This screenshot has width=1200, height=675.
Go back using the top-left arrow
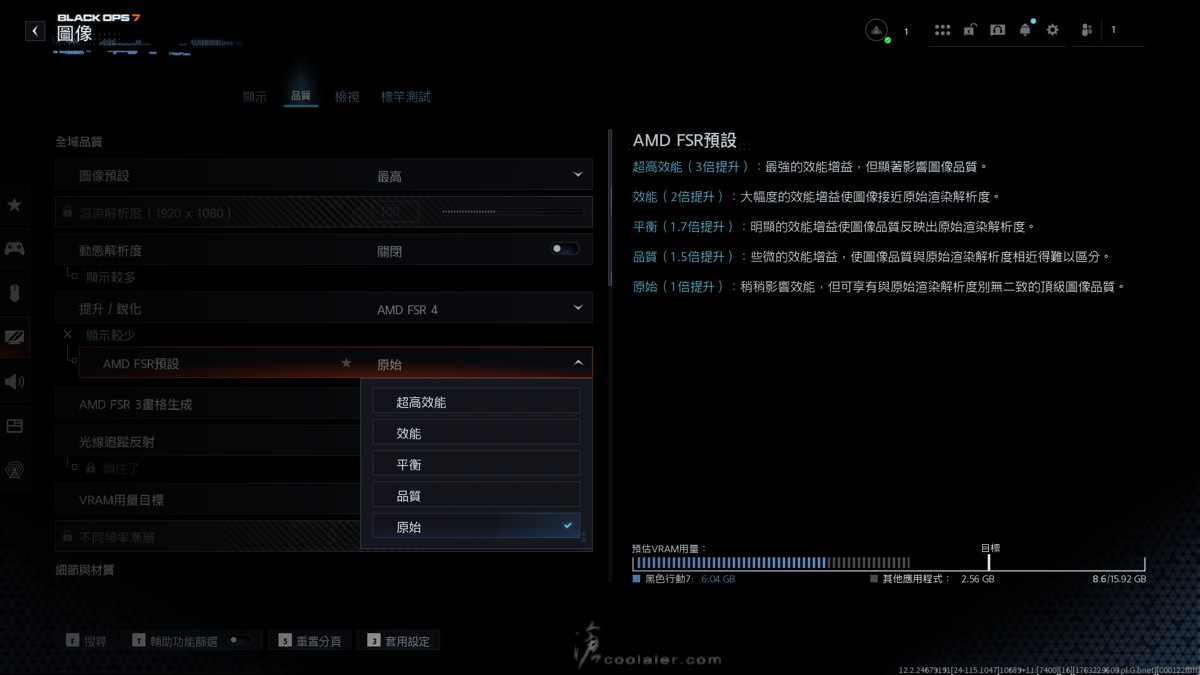point(35,31)
